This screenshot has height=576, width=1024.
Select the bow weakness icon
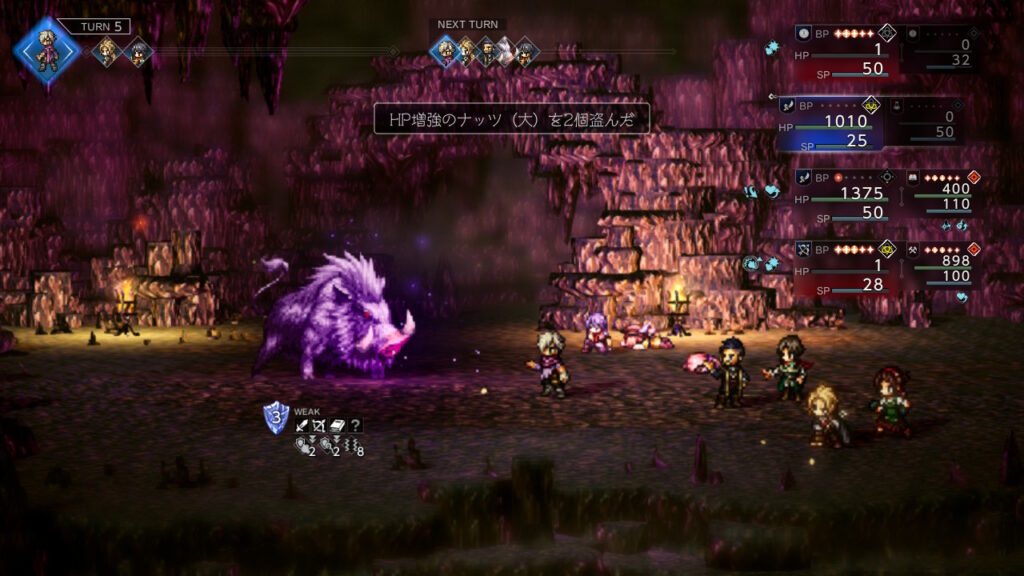tap(320, 425)
